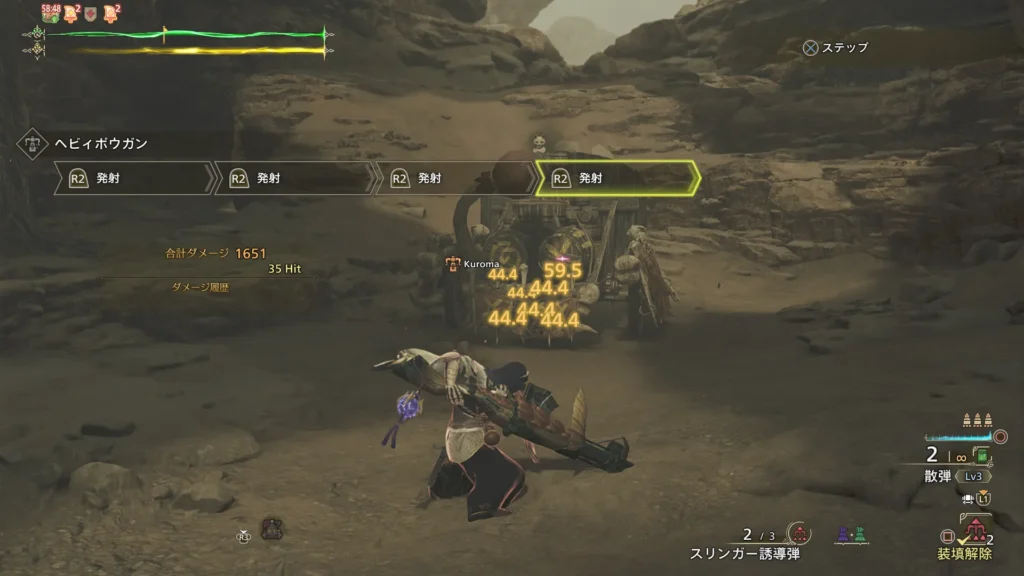Click the green ammo magazine icon
Screen dimensions: 1024x576
pyautogui.click(x=982, y=457)
